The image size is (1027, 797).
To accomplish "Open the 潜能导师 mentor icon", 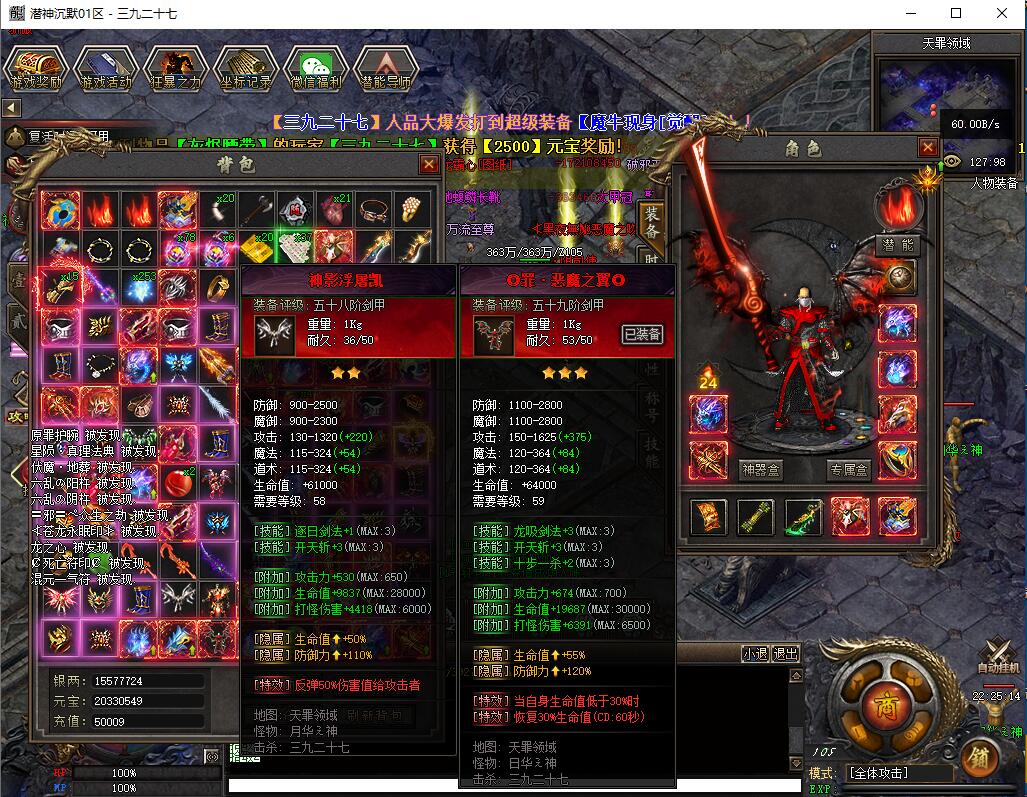I will pos(386,67).
